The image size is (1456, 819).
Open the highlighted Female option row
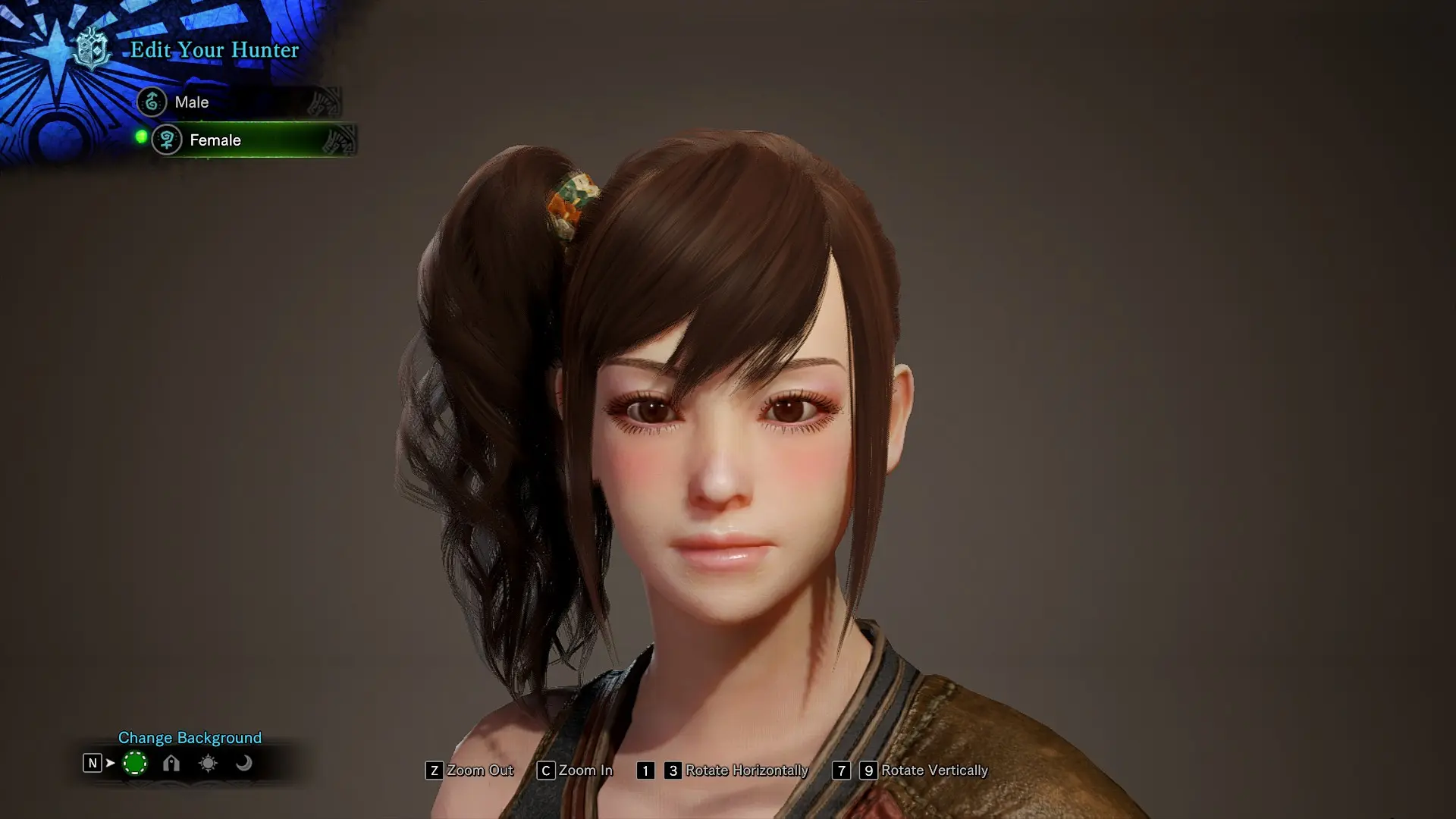coord(250,140)
